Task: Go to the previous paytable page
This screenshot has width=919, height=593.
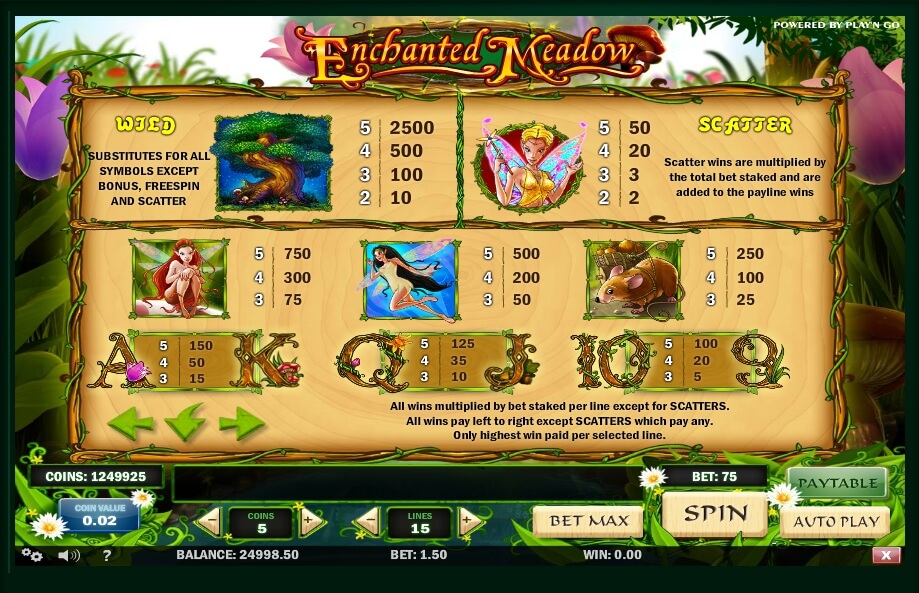Action: [x=130, y=423]
